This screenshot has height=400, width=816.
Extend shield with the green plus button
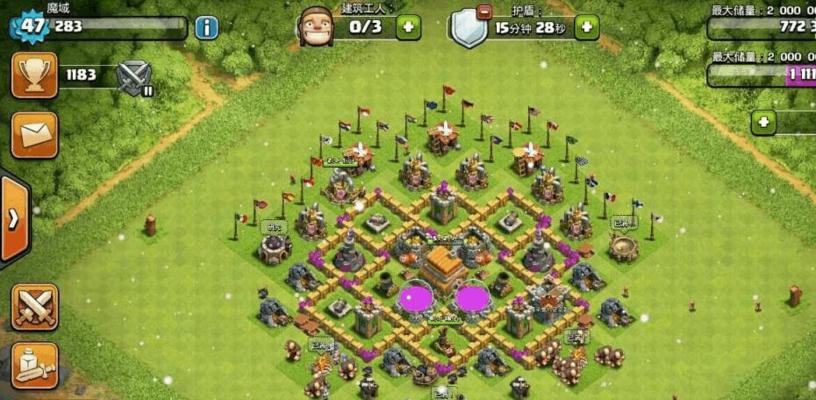586,27
